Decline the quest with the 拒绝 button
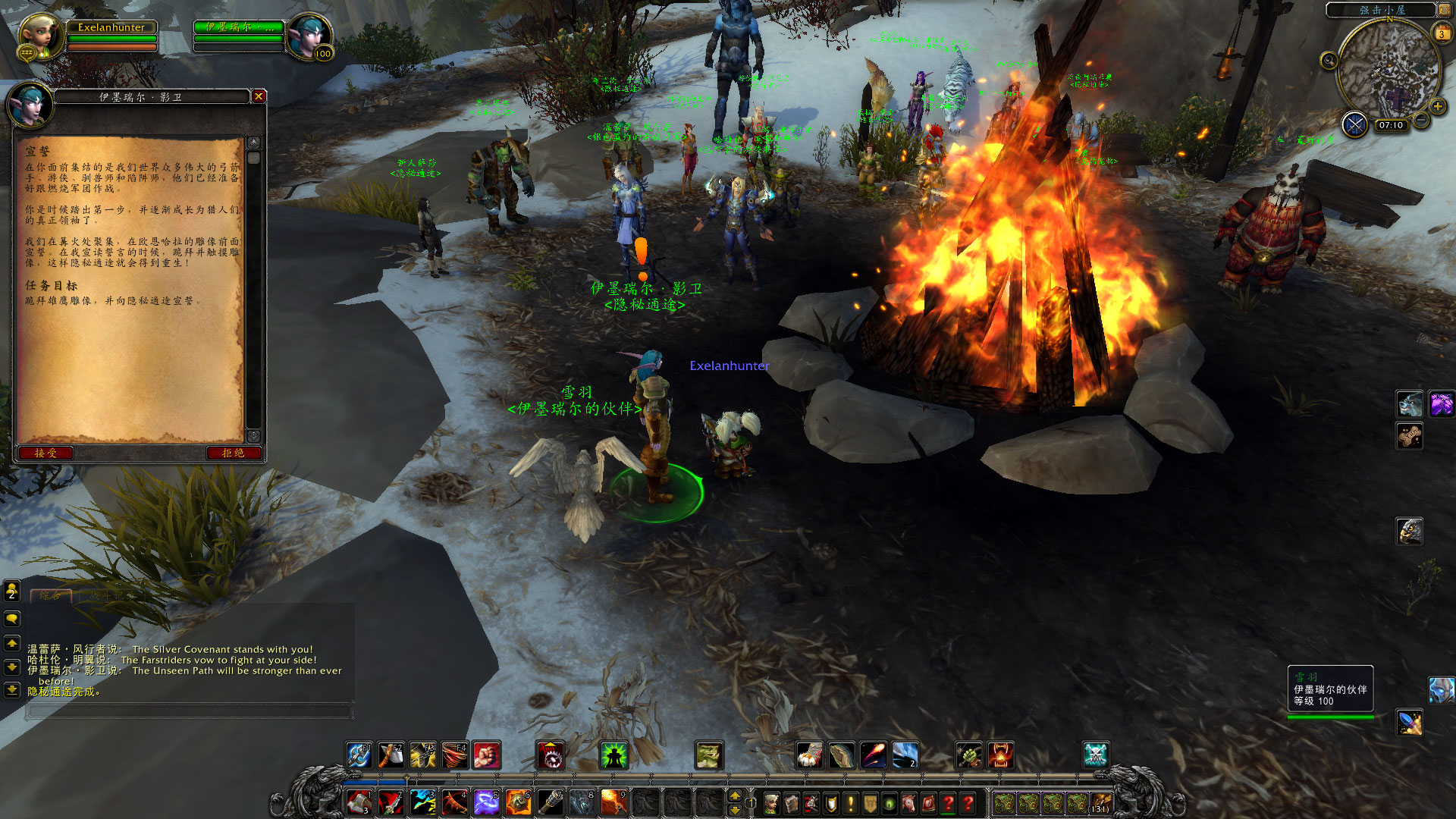This screenshot has height=819, width=1456. click(233, 453)
